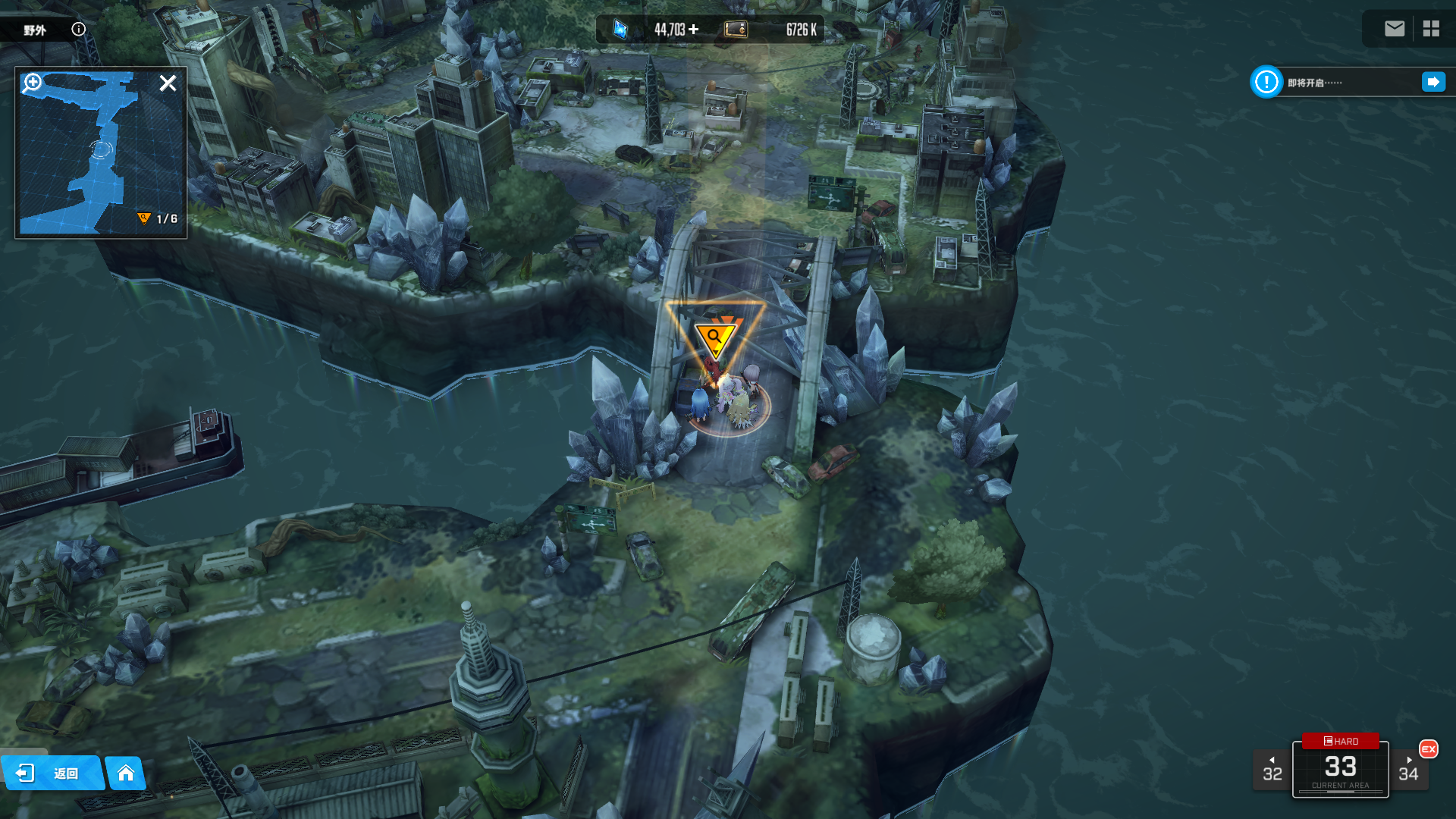Open the mailbox
The height and width of the screenshot is (819, 1456).
pos(1394,29)
